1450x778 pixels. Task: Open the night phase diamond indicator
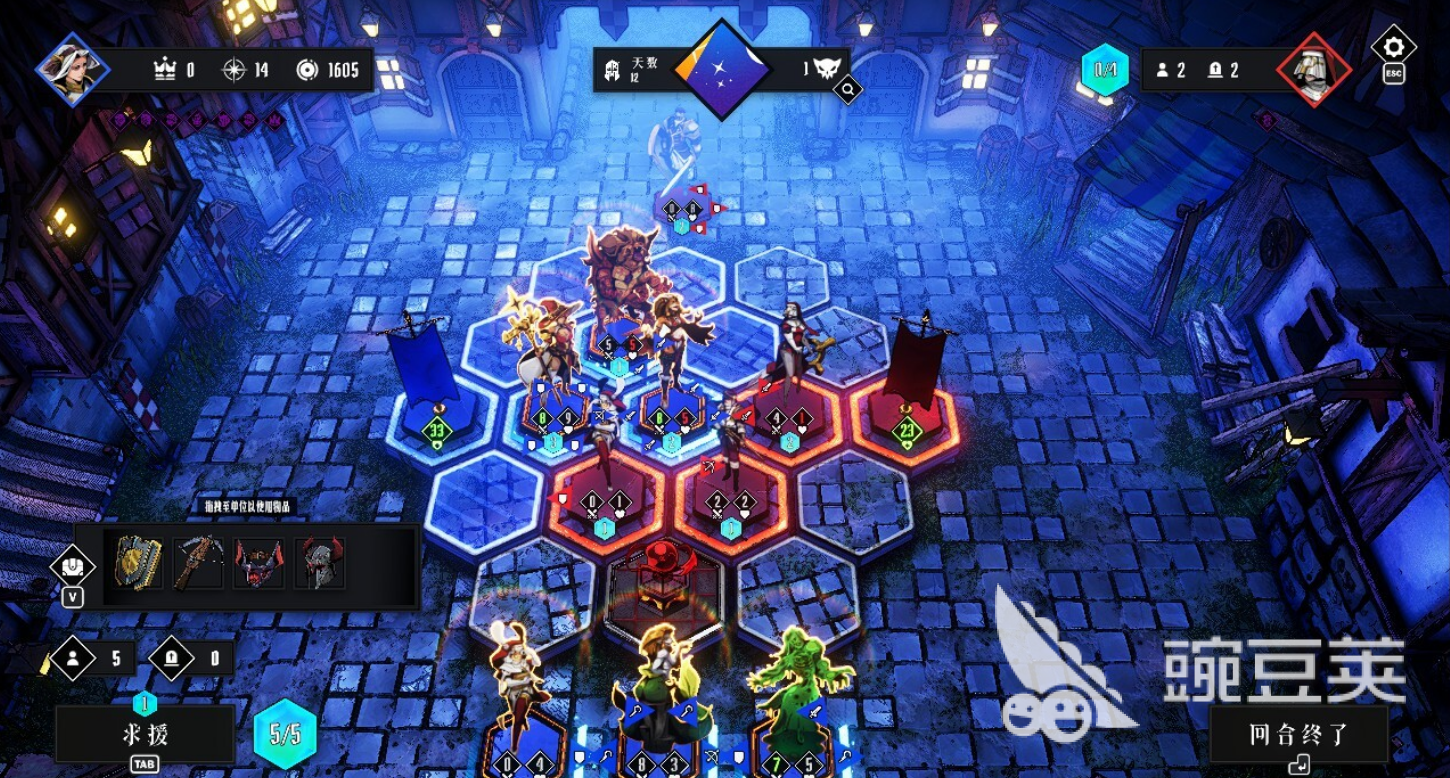pos(722,69)
